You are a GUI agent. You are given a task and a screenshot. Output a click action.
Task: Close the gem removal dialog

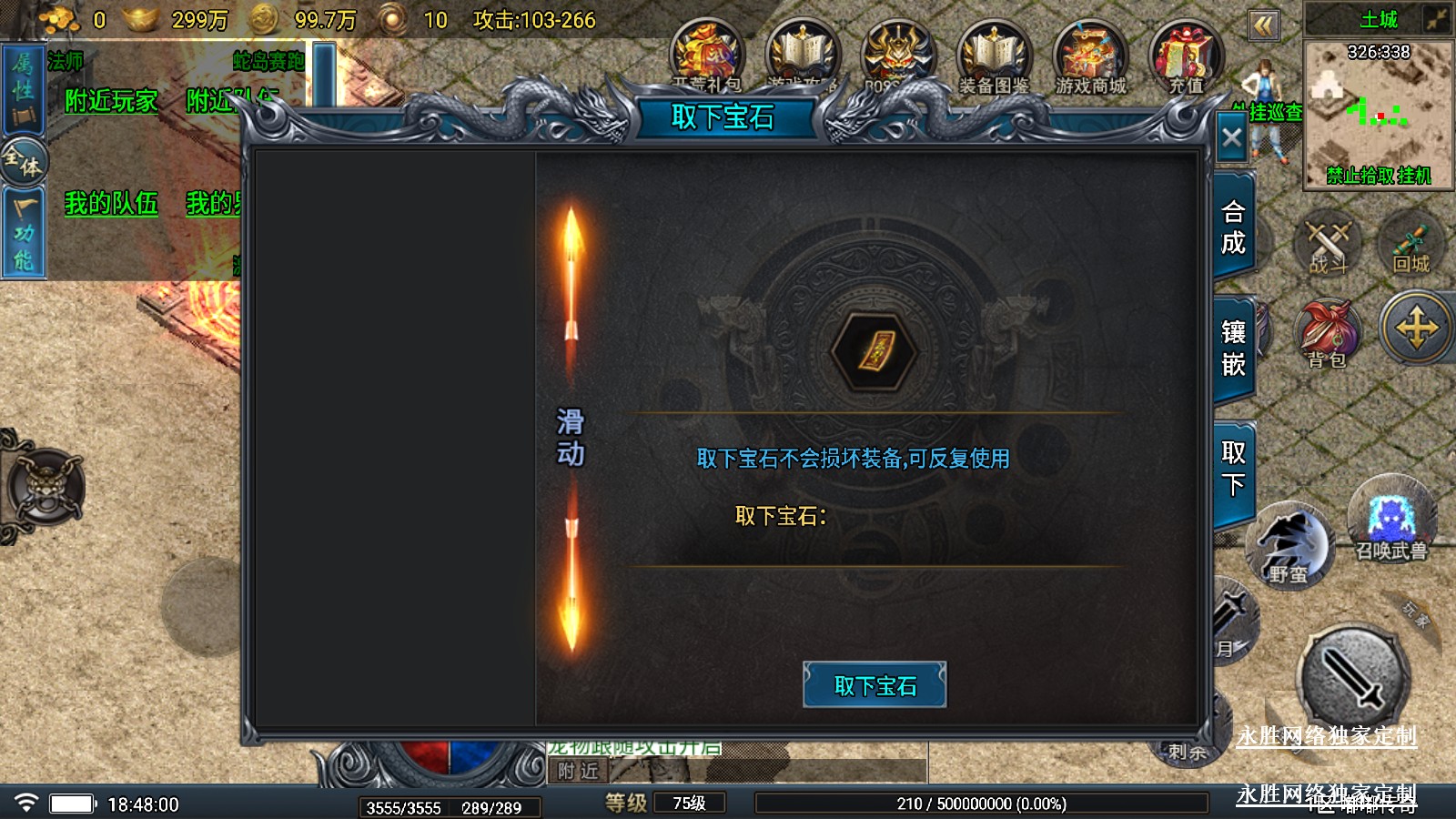pyautogui.click(x=1232, y=138)
